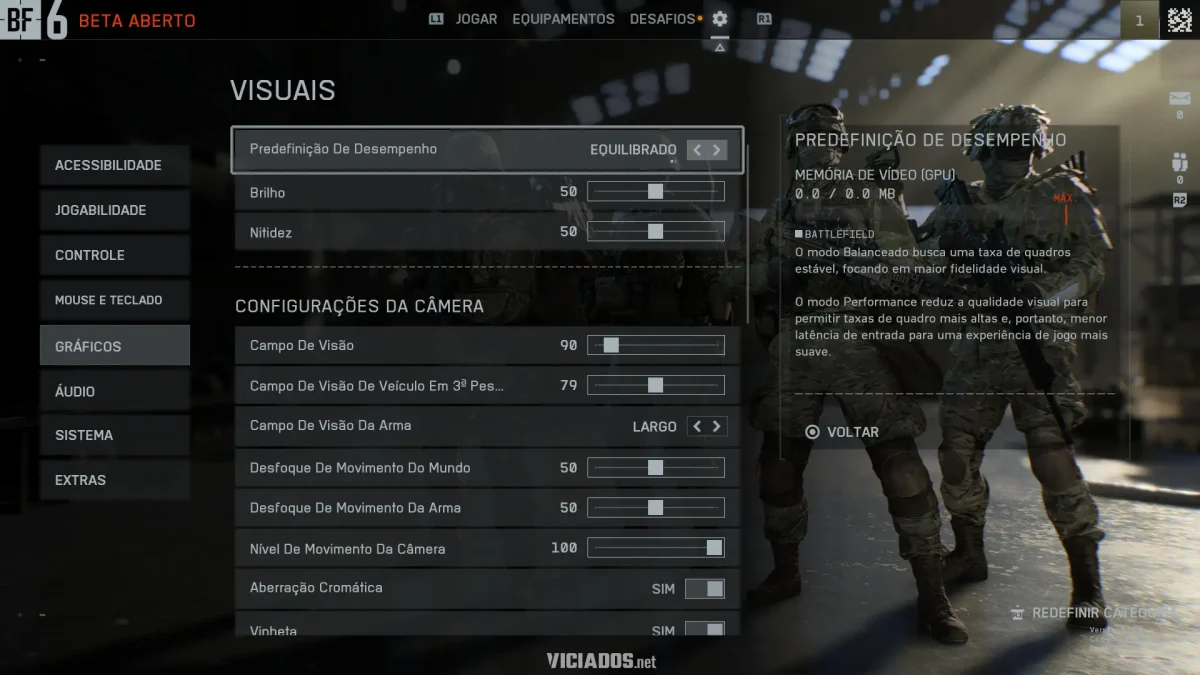
Task: Go to the Jogar tab
Action: point(476,19)
